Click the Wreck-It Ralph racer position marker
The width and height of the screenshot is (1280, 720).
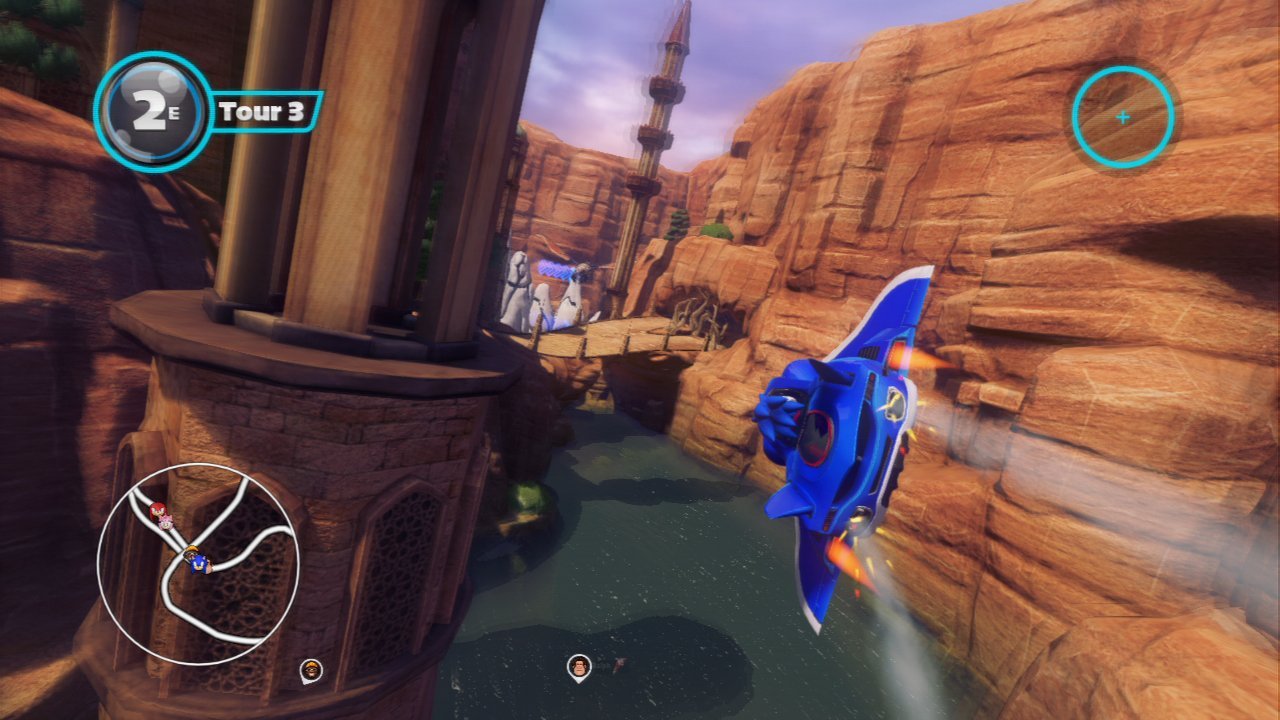click(x=578, y=666)
